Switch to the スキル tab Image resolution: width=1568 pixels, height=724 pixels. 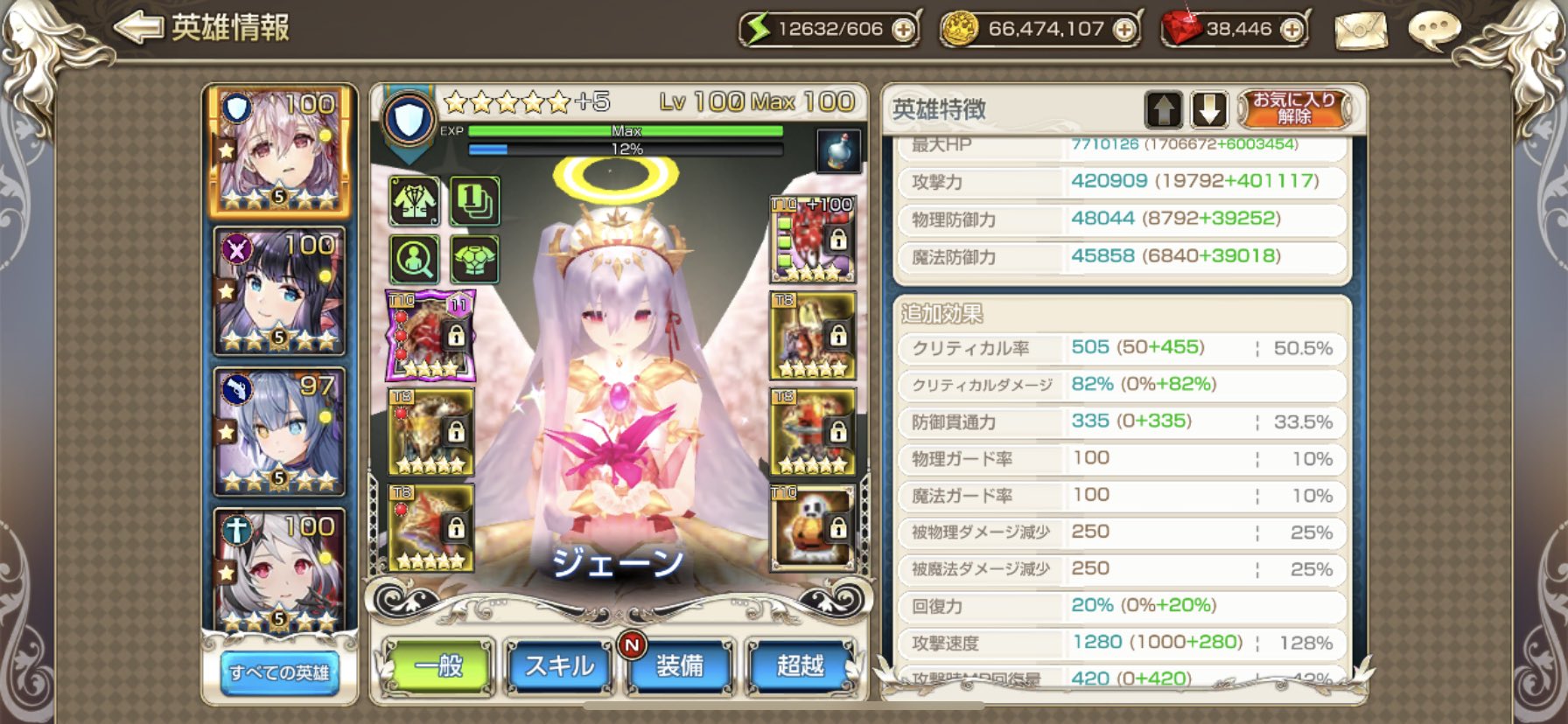558,665
